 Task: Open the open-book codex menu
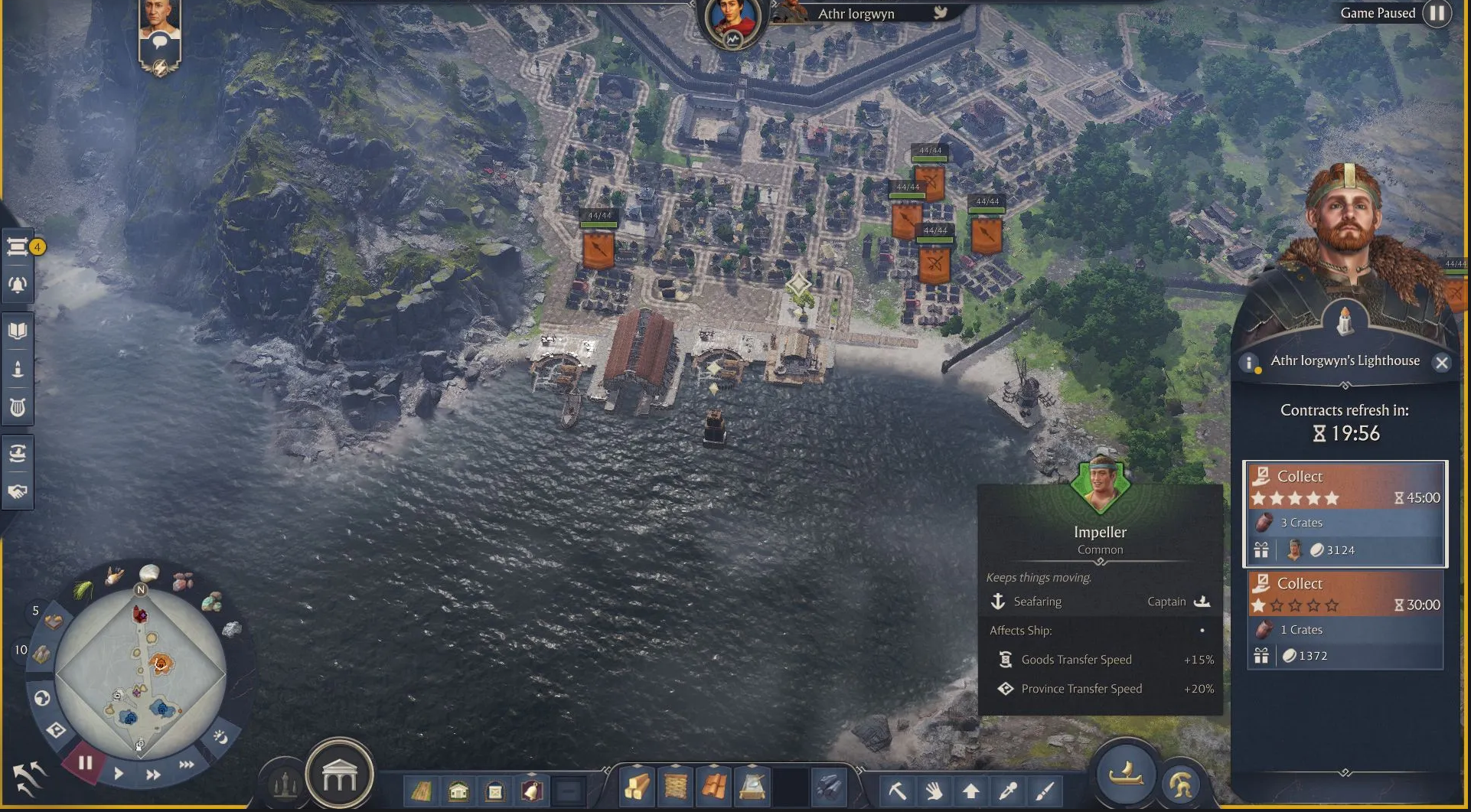18,331
